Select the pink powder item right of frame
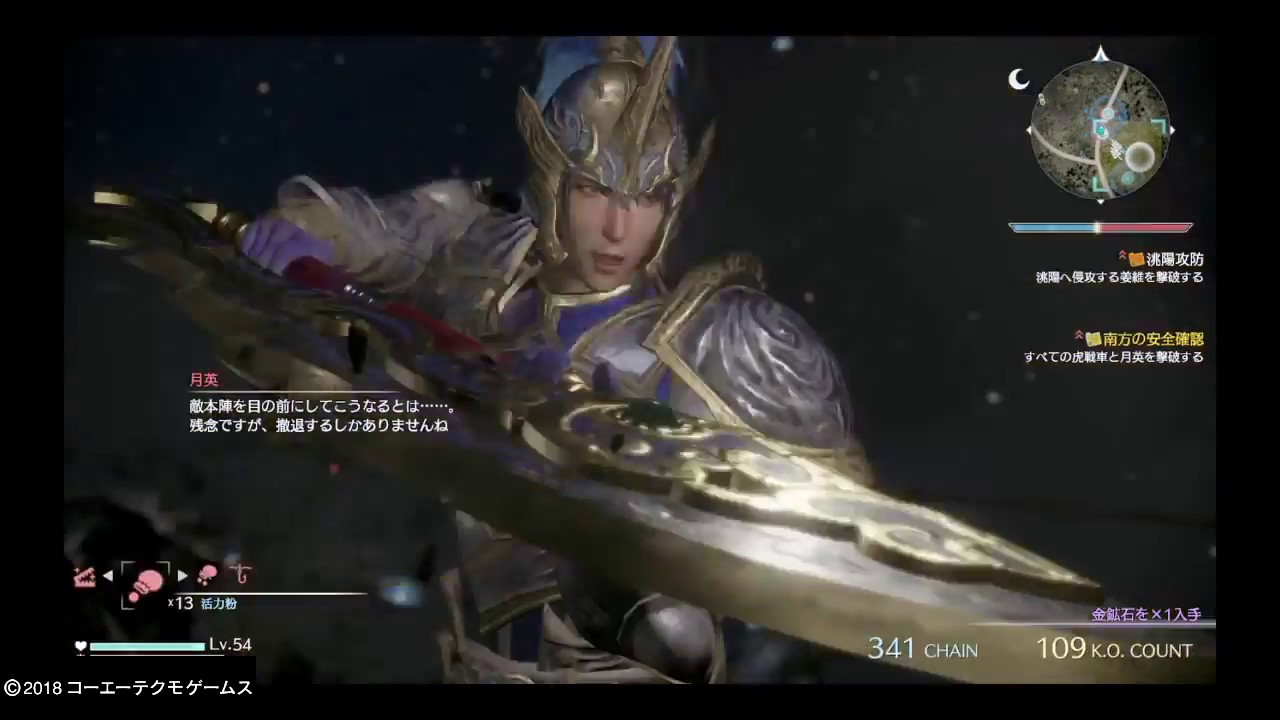This screenshot has width=1280, height=720. 207,572
